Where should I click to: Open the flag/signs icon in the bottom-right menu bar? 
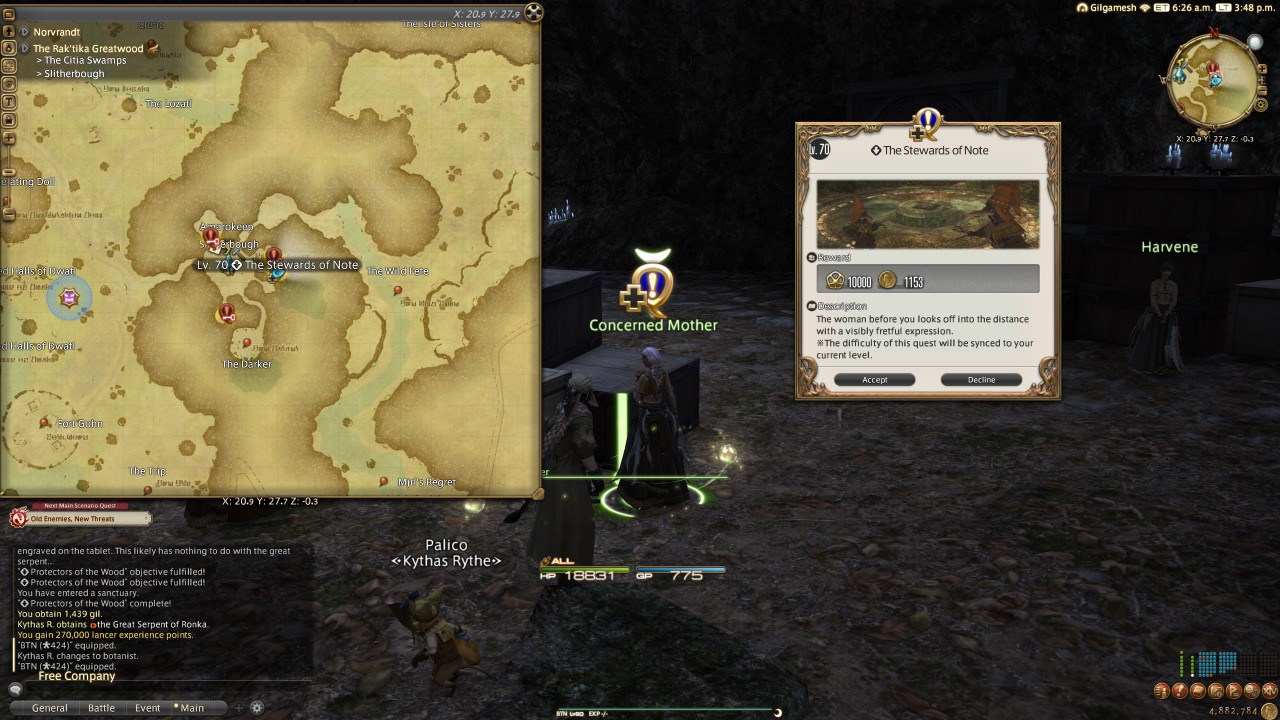1233,690
